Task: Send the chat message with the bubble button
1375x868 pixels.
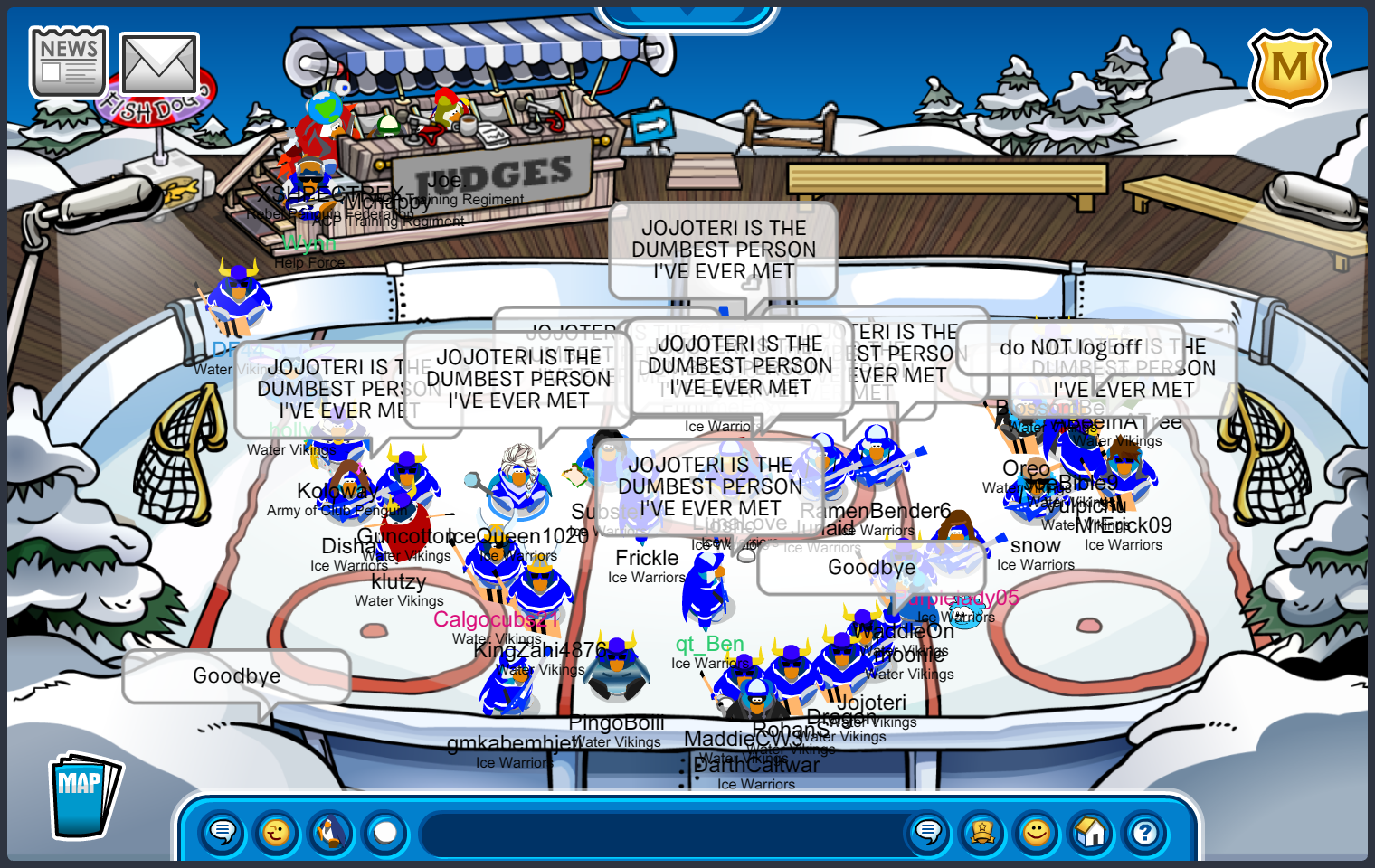Action: [x=928, y=832]
